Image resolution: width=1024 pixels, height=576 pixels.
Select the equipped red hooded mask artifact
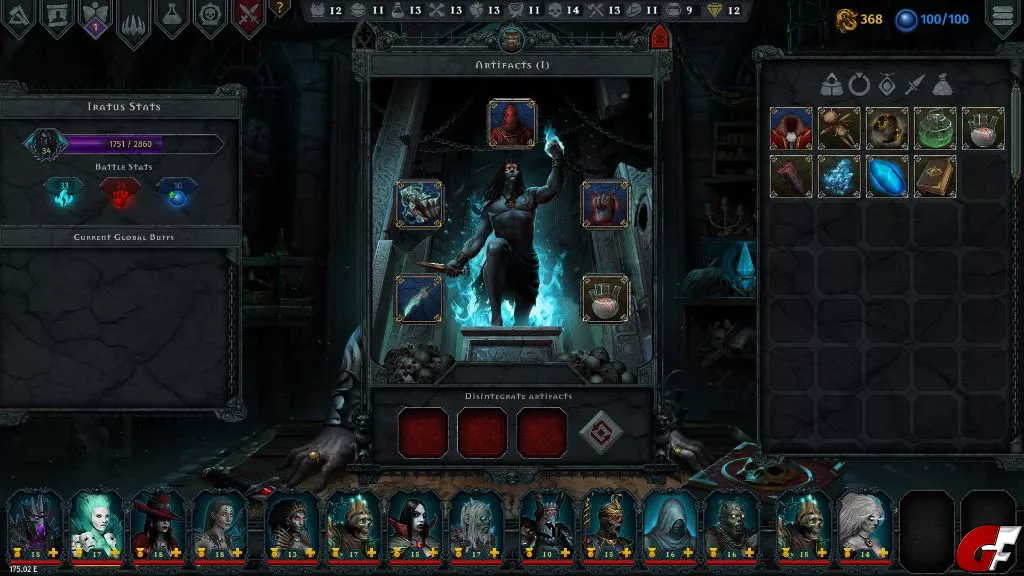(x=511, y=124)
